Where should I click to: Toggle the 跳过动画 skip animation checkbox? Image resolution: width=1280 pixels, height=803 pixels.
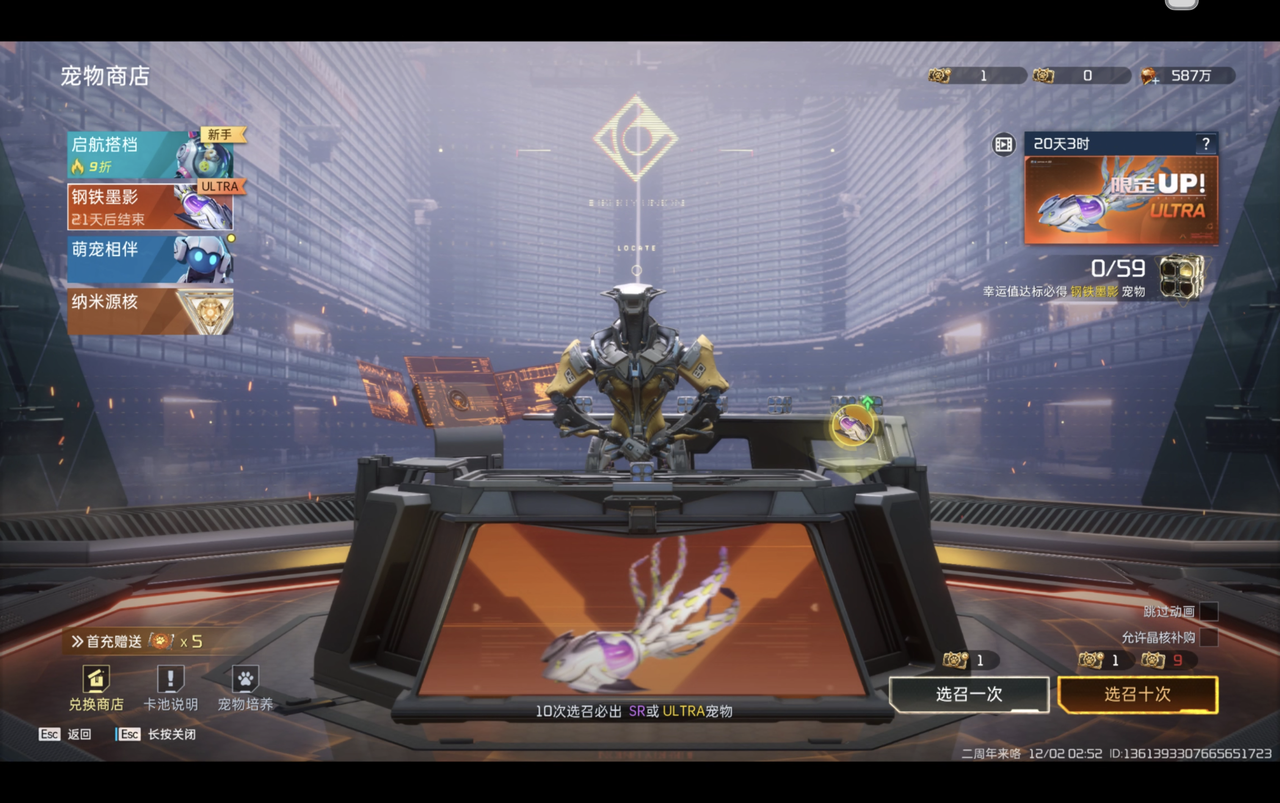coord(1209,611)
